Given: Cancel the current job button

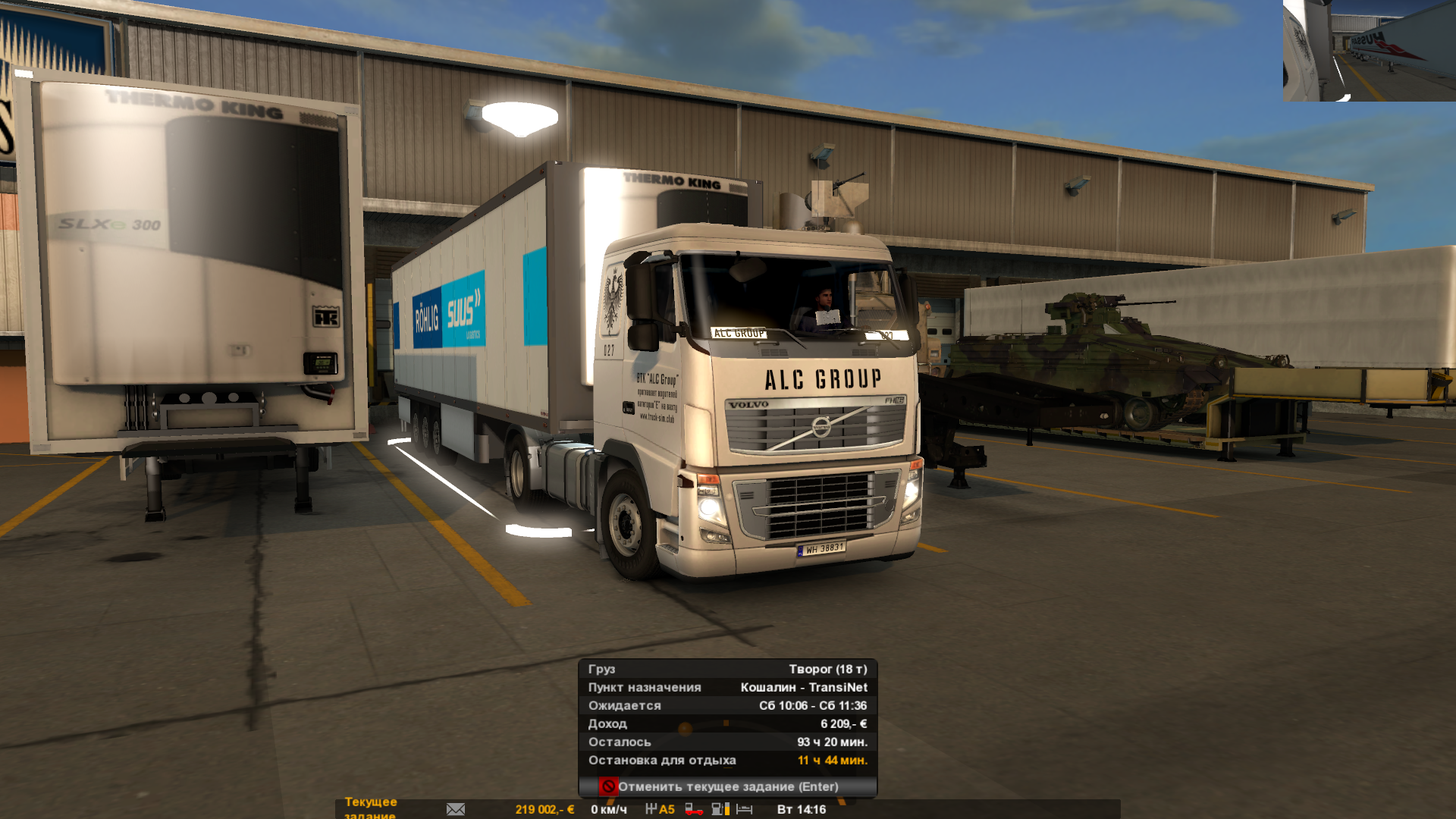Looking at the screenshot, I should 727,786.
